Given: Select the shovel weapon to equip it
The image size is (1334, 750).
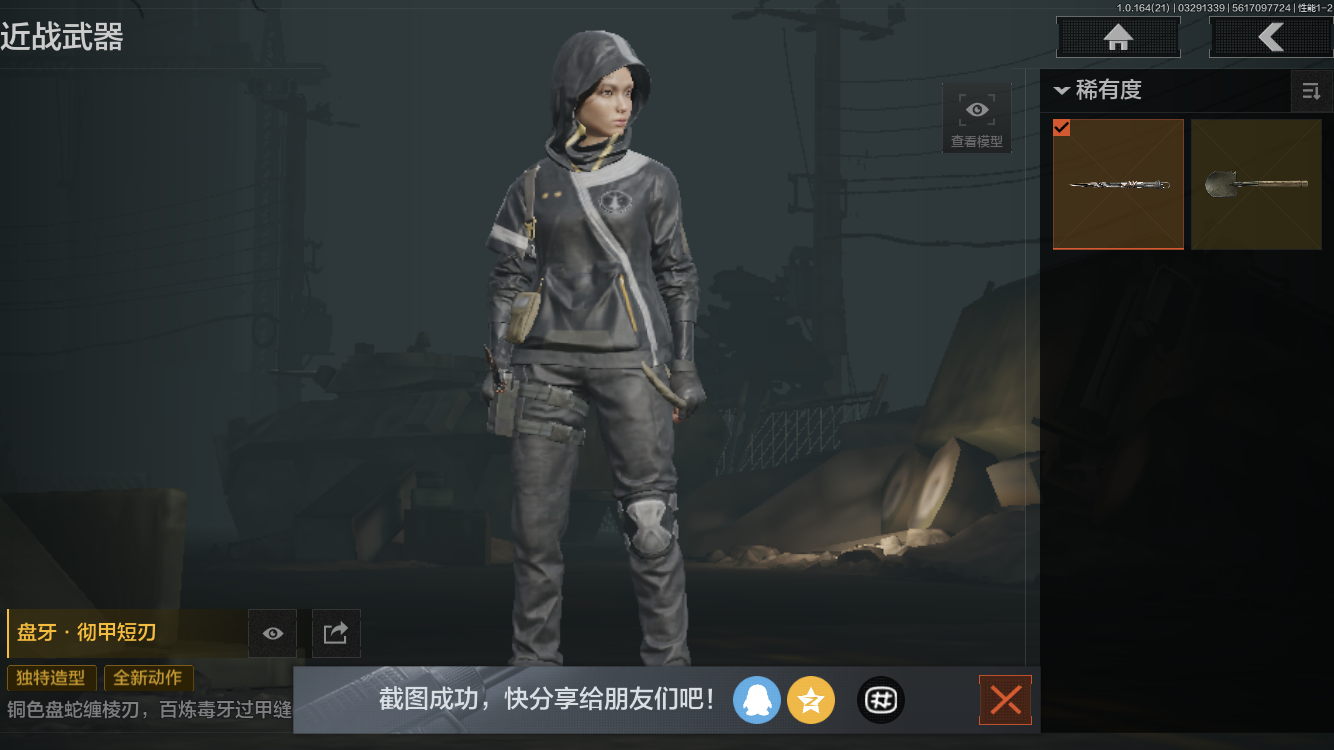Looking at the screenshot, I should coord(1256,184).
